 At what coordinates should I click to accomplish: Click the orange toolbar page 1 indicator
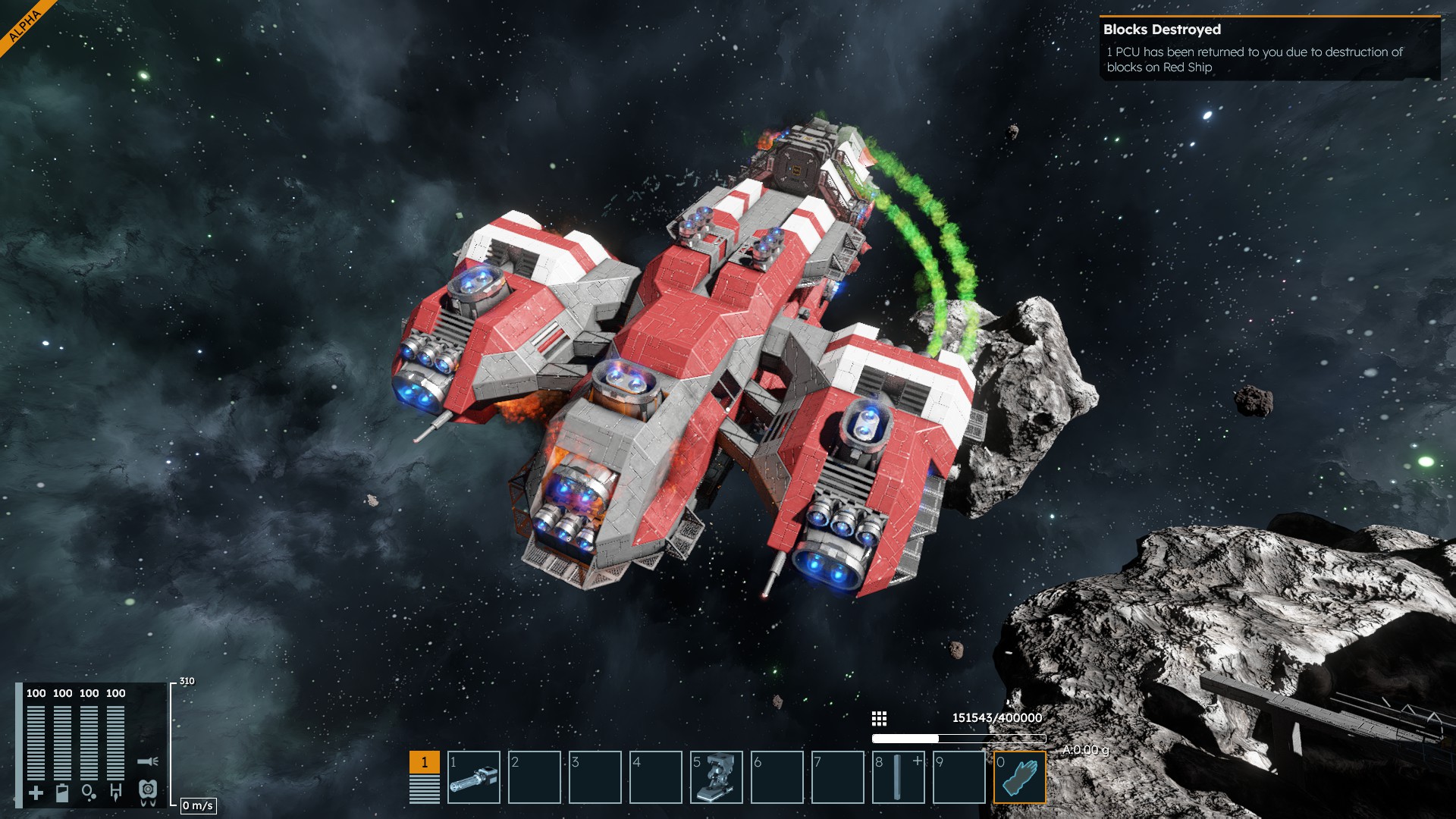[425, 762]
